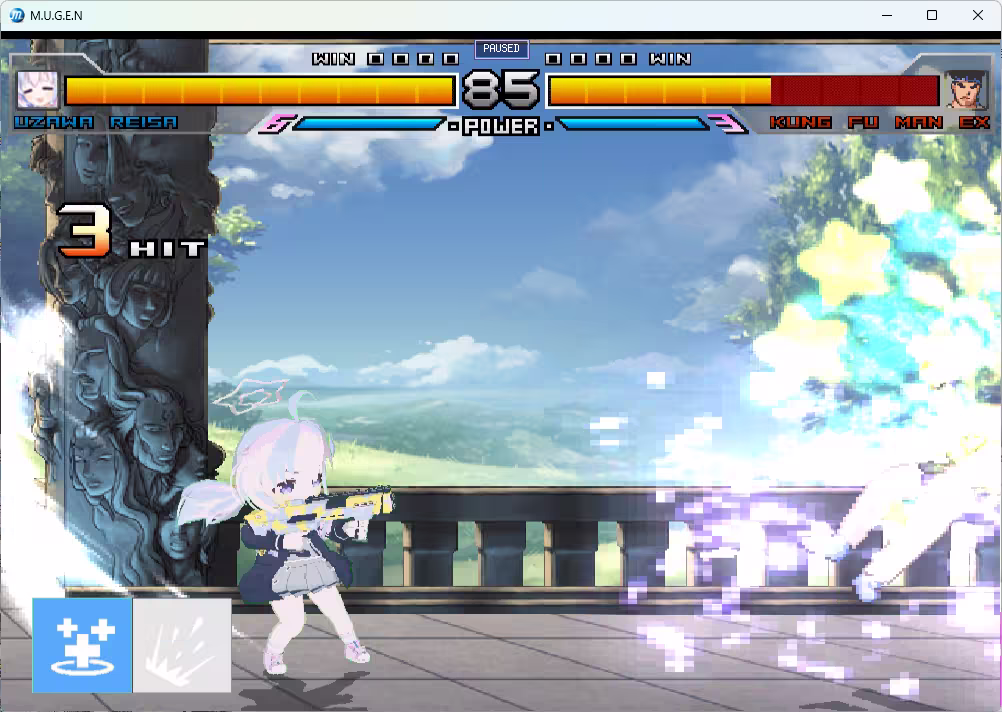The width and height of the screenshot is (1002, 712).
Task: Click Kung Fu Man EX's portrait
Action: click(x=966, y=90)
